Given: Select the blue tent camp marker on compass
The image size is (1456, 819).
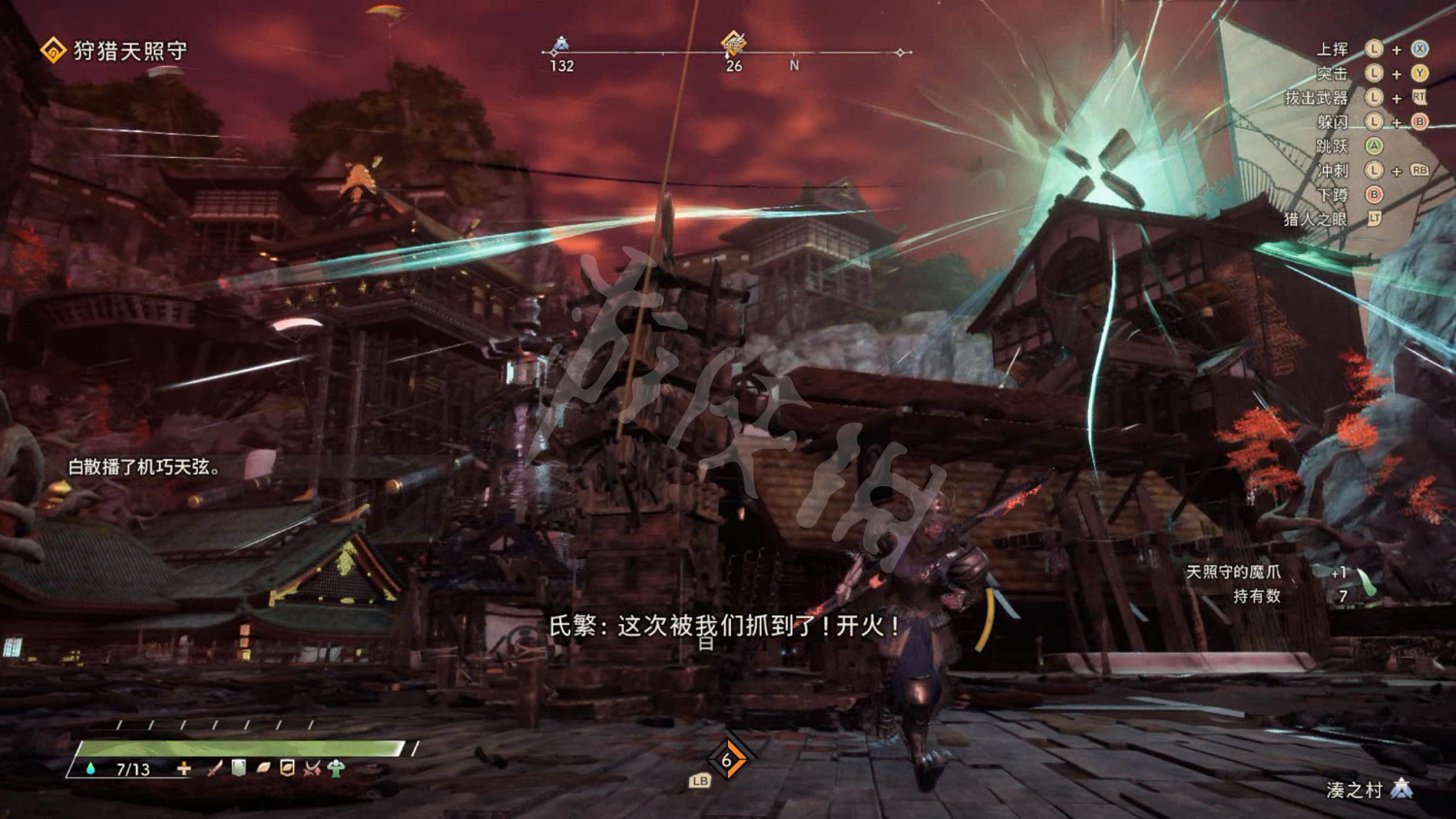Looking at the screenshot, I should [561, 45].
